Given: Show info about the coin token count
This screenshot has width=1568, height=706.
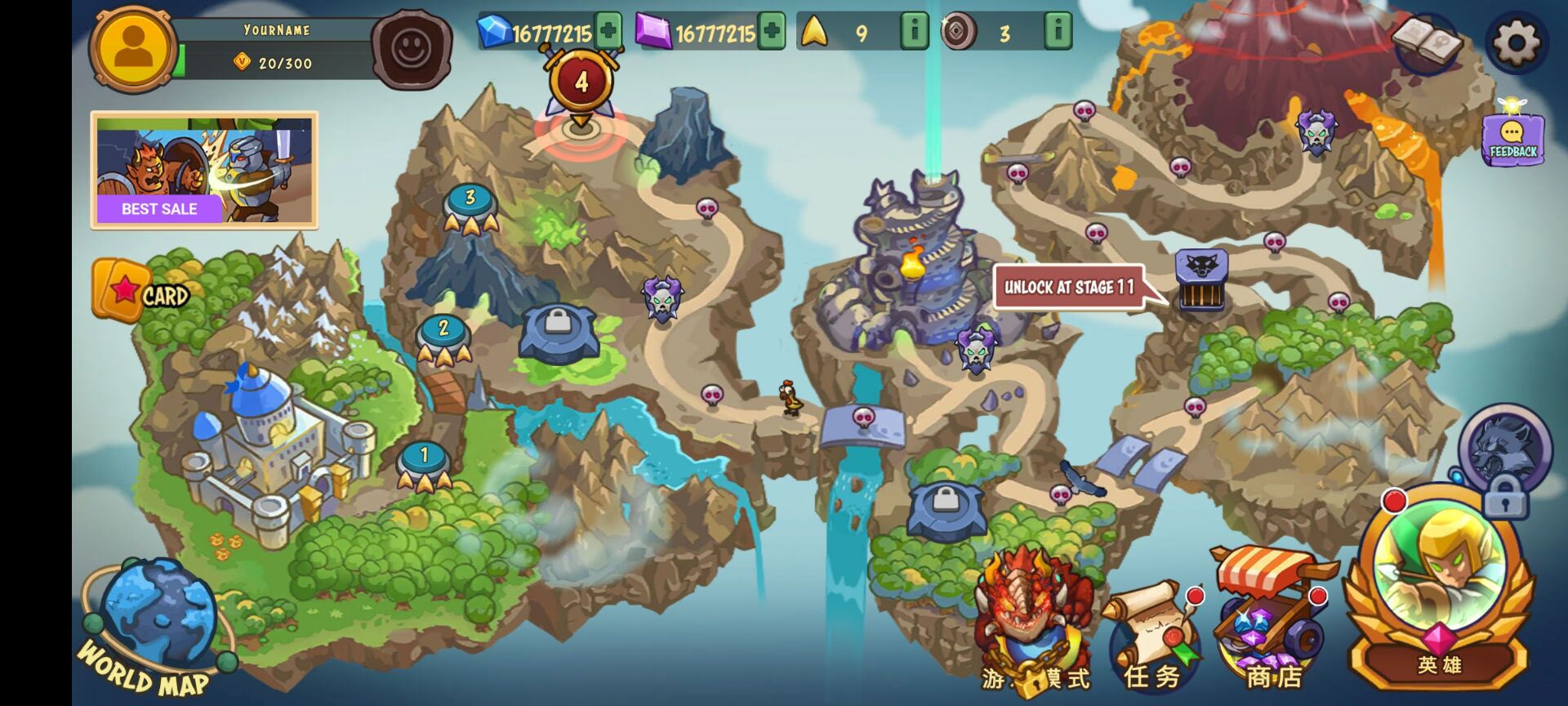Looking at the screenshot, I should [1058, 32].
